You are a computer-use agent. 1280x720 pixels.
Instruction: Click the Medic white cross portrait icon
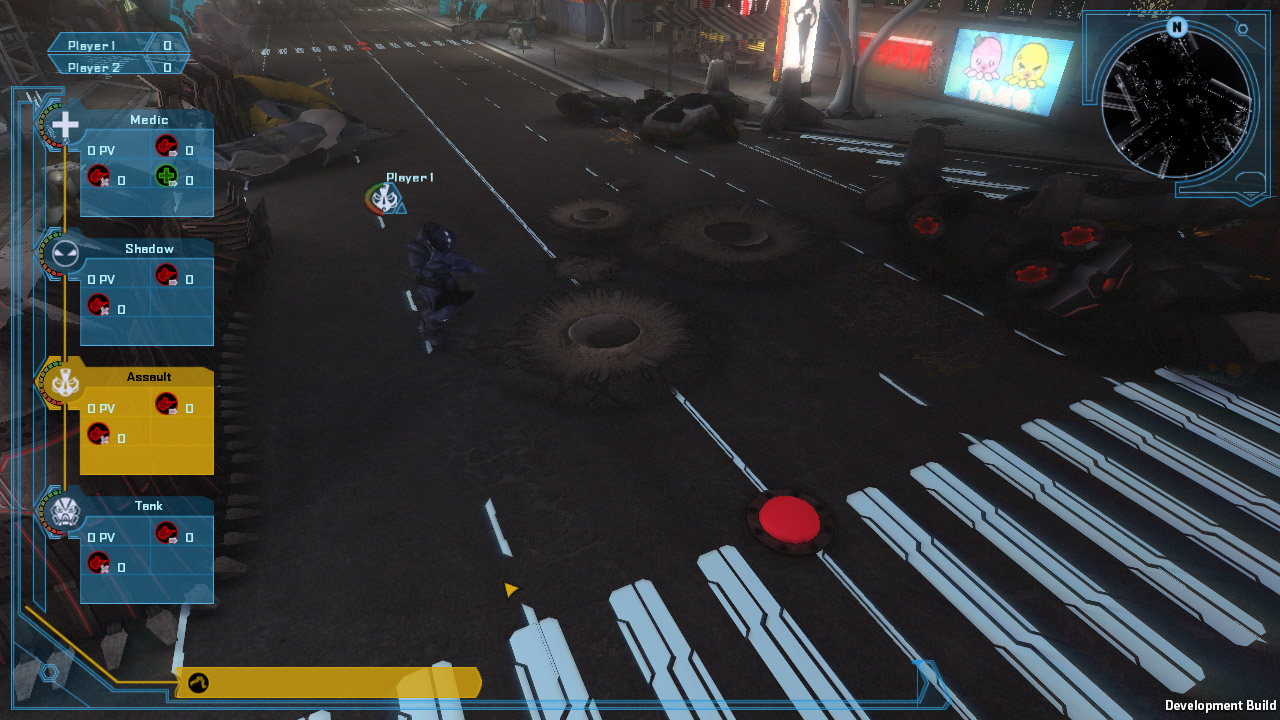click(65, 126)
